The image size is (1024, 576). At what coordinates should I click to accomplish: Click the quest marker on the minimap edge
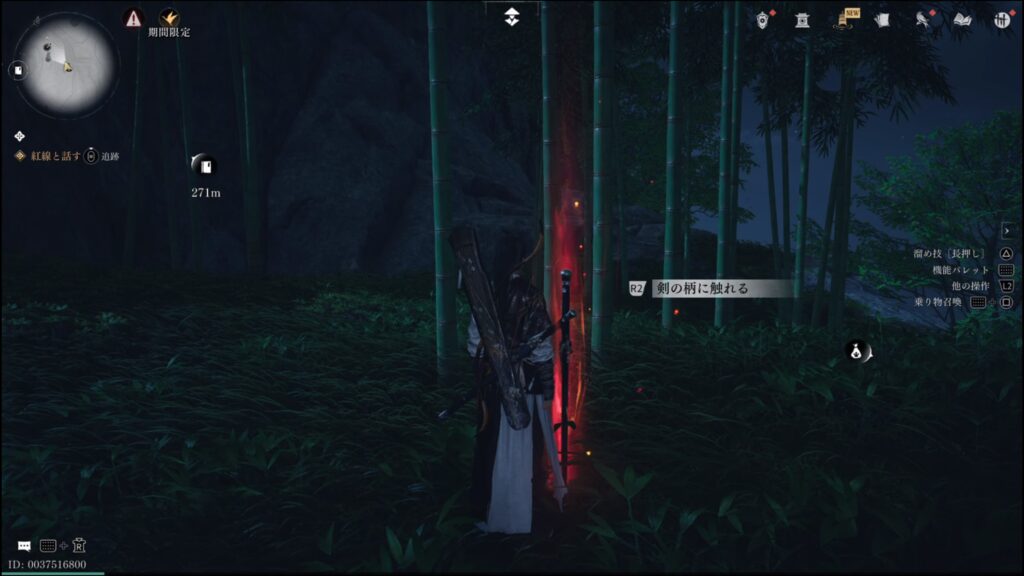(17, 70)
